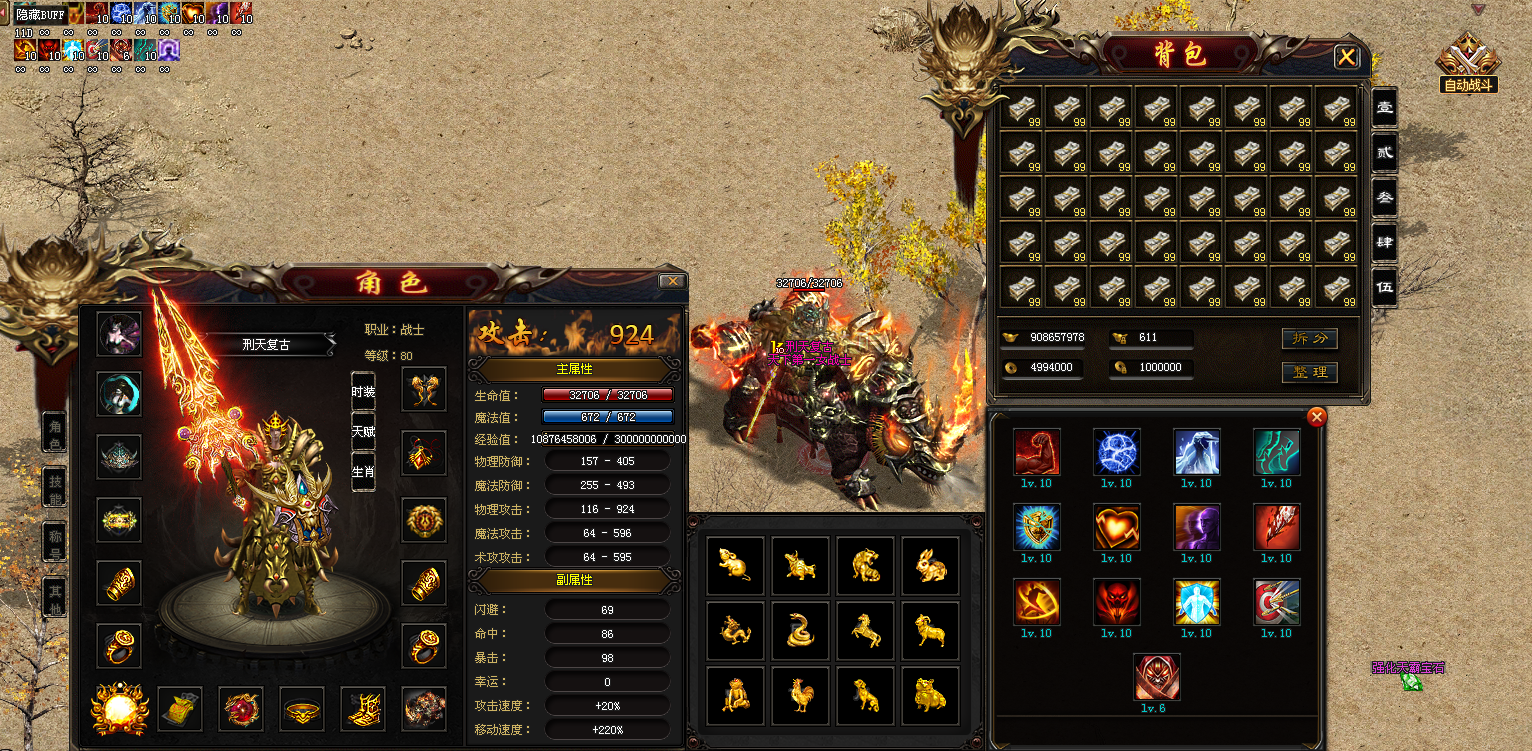This screenshot has width=1532, height=751.
Task: Open the 技能 skills tab
Action: point(56,488)
